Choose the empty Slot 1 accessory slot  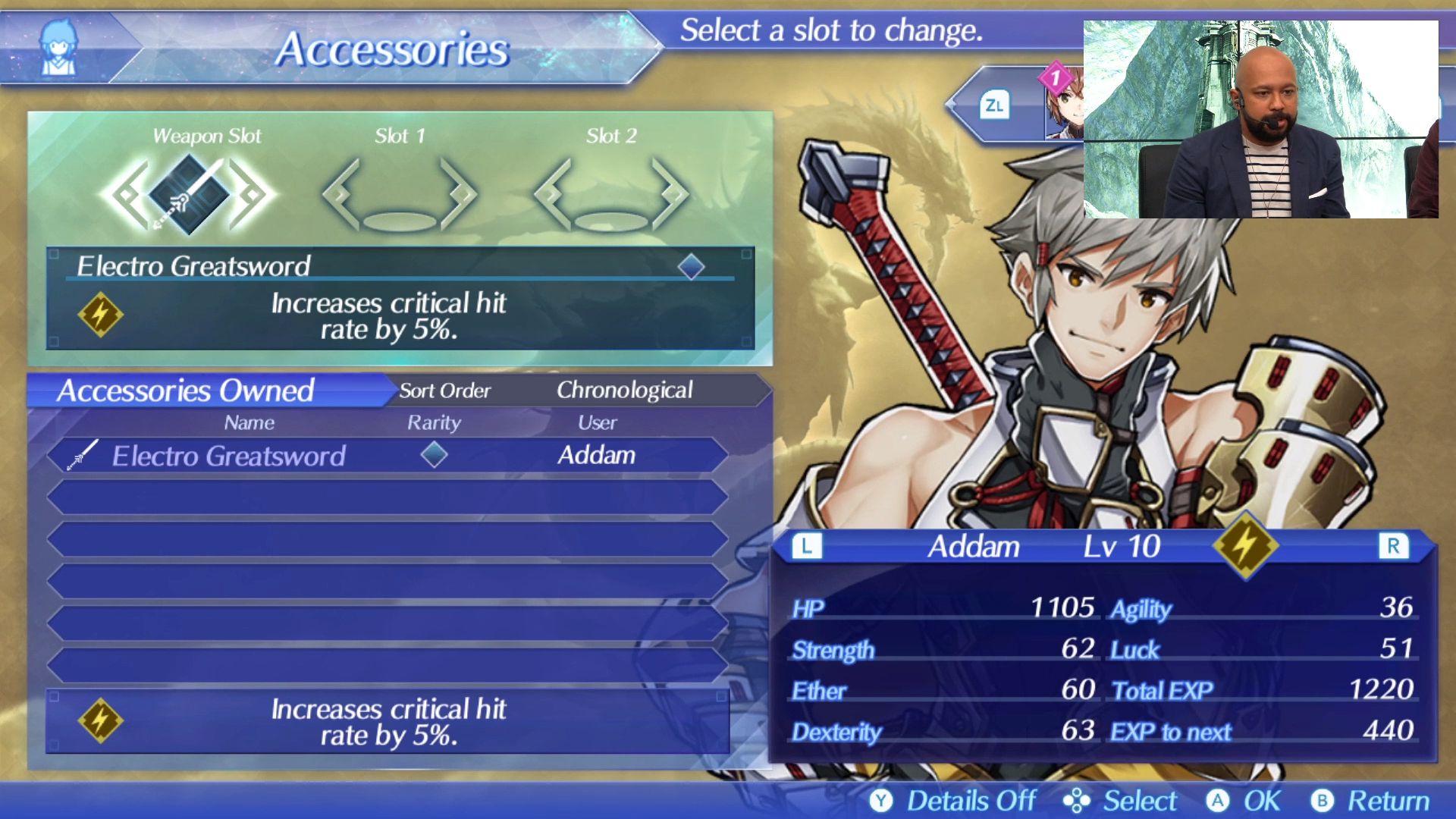[x=400, y=196]
